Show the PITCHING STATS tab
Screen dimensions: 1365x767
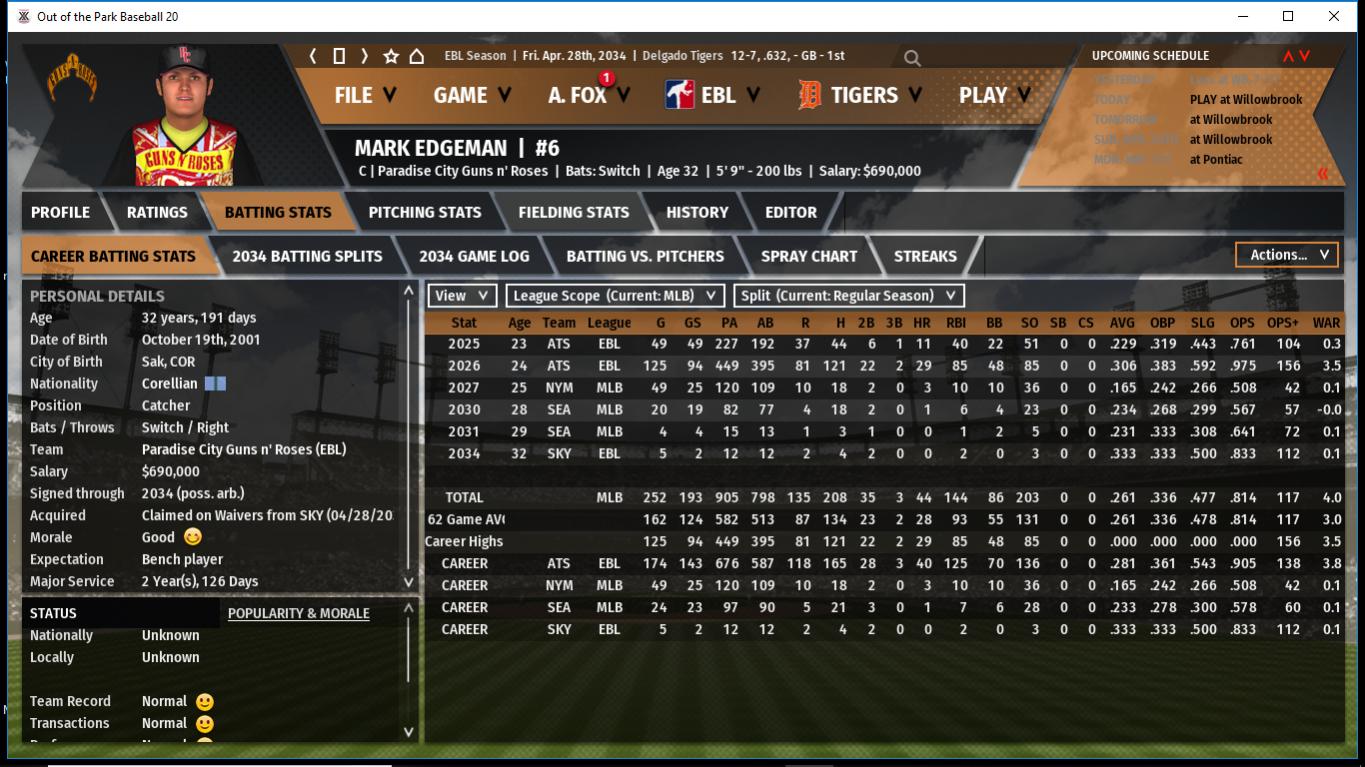coord(425,212)
